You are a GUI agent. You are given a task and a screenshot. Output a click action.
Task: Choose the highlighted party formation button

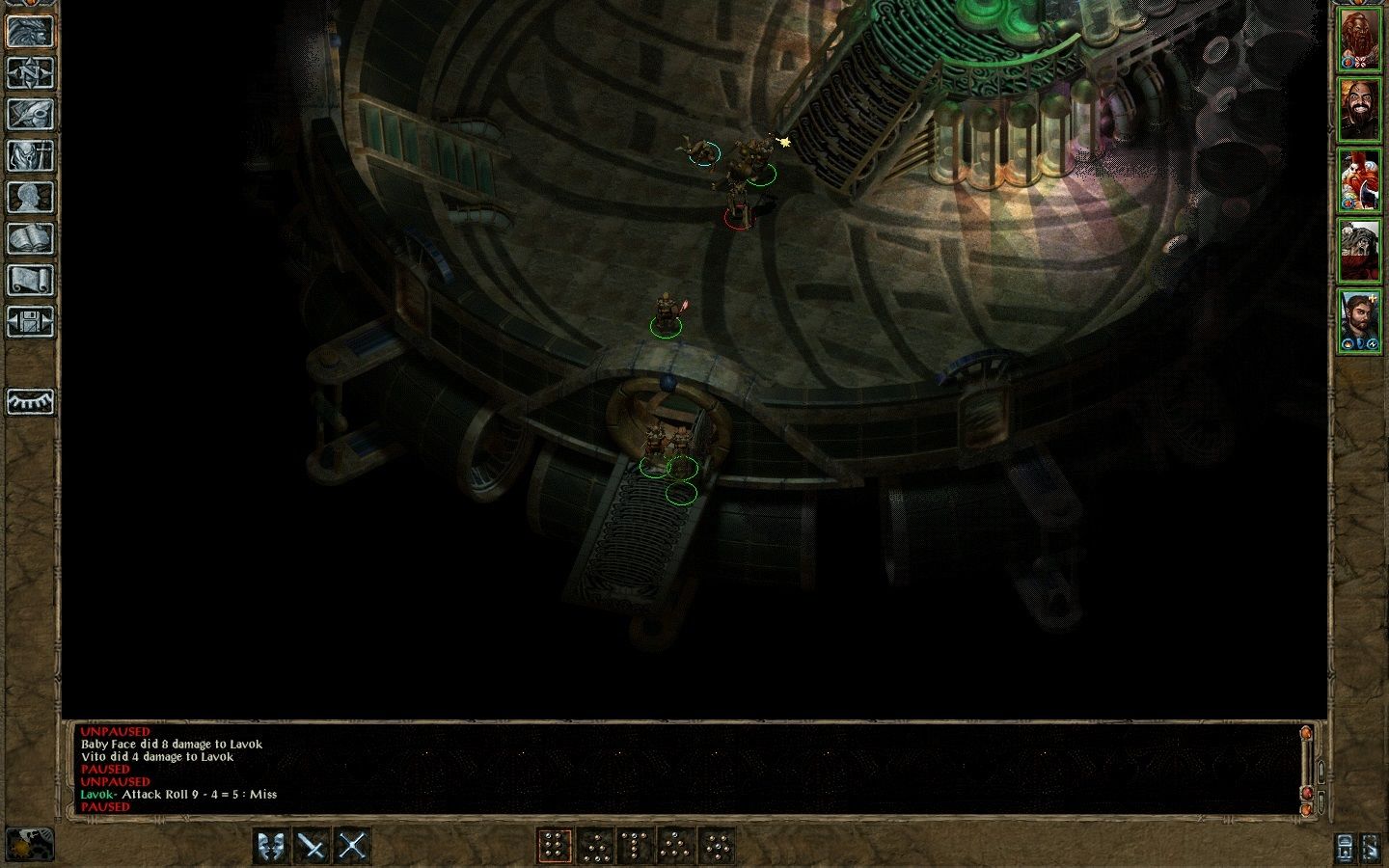(554, 847)
